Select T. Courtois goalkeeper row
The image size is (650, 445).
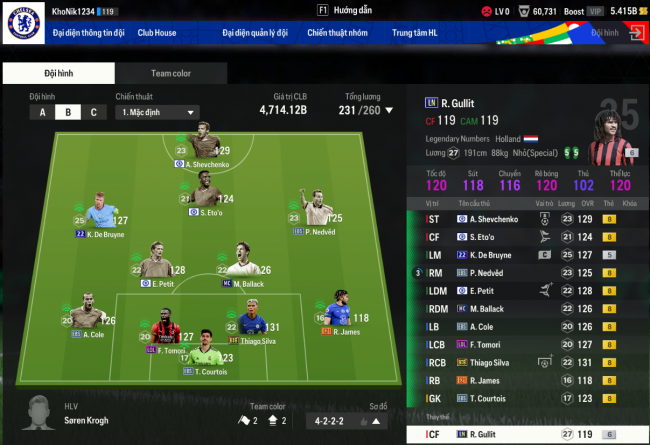(x=520, y=398)
